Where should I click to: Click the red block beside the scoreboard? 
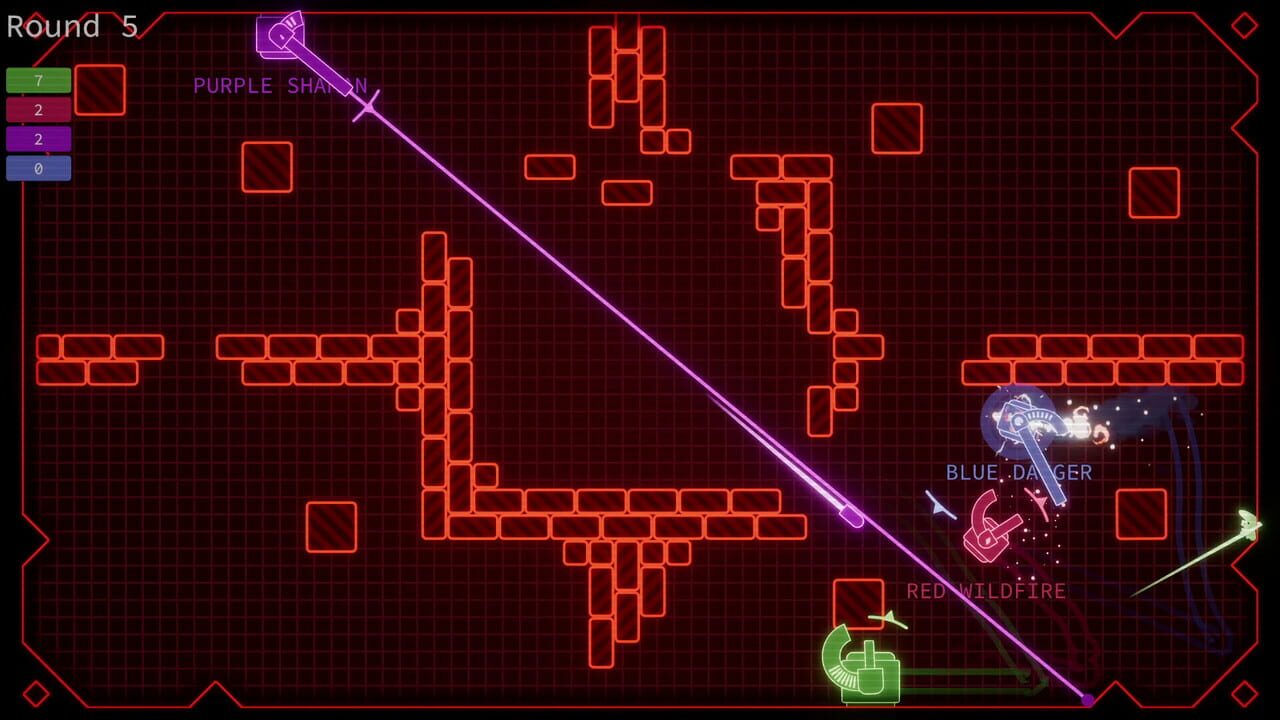click(98, 90)
